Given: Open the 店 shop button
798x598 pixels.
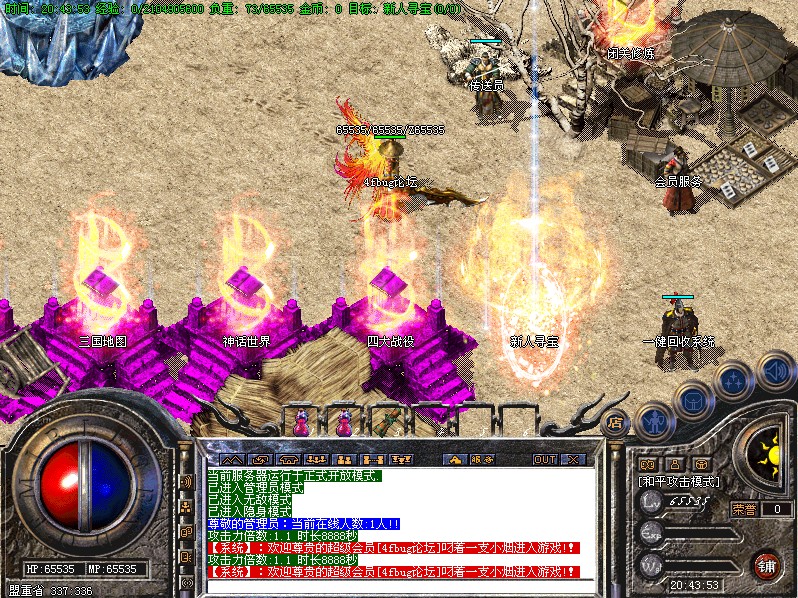Looking at the screenshot, I should tap(615, 422).
